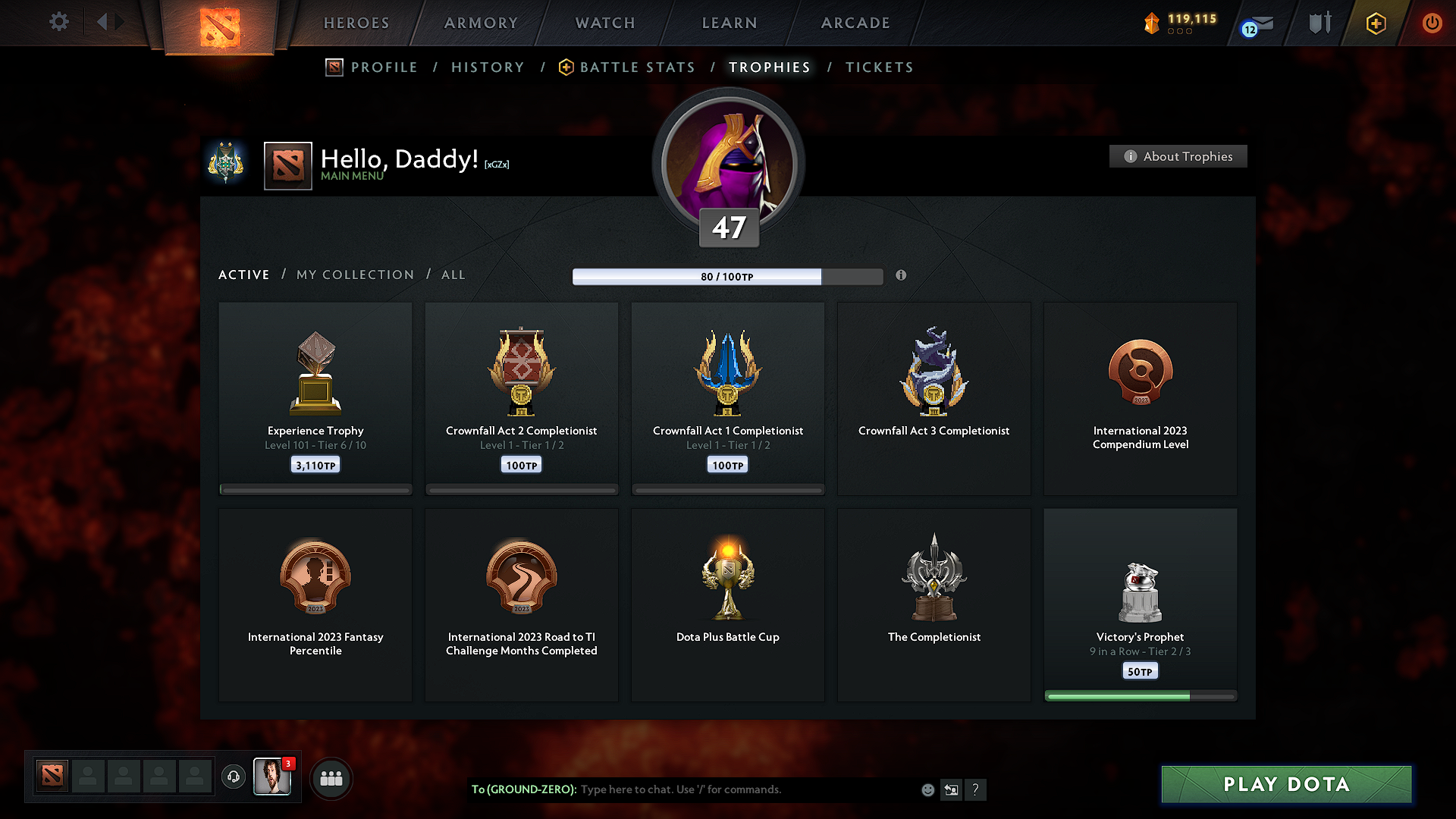Click the About Trophies button
This screenshot has width=1456, height=819.
1178,156
